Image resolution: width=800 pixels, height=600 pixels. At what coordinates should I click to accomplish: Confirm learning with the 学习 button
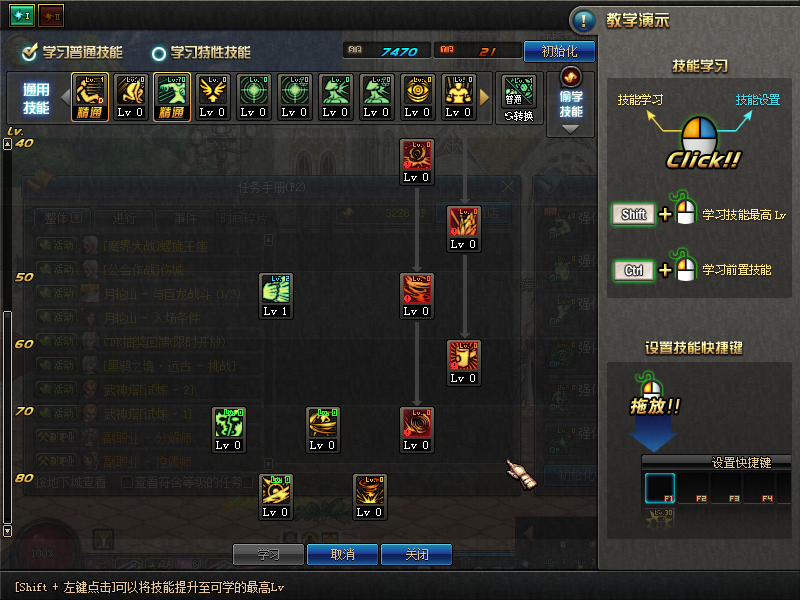coord(268,554)
